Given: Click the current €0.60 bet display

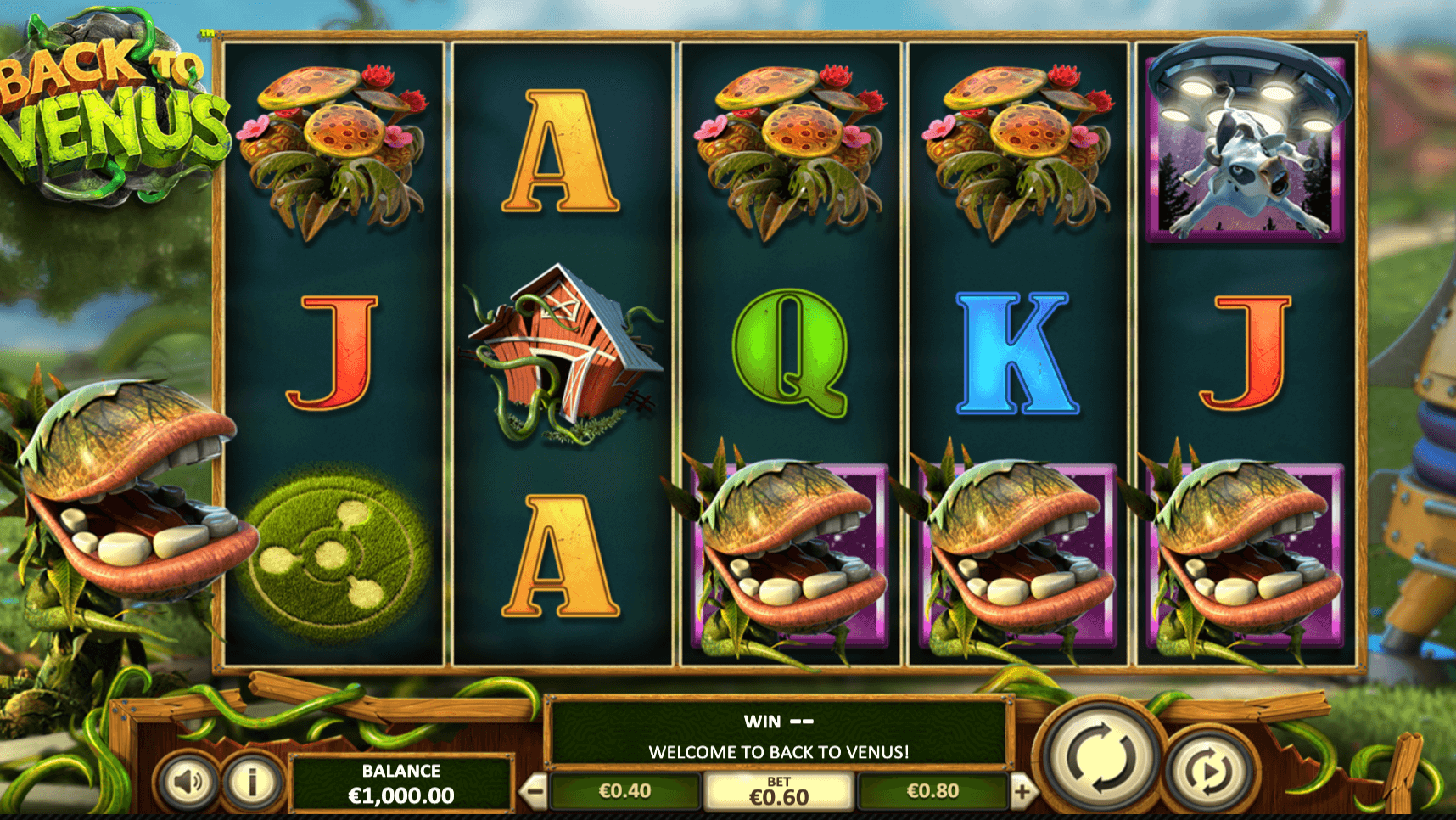Looking at the screenshot, I should pyautogui.click(x=778, y=792).
